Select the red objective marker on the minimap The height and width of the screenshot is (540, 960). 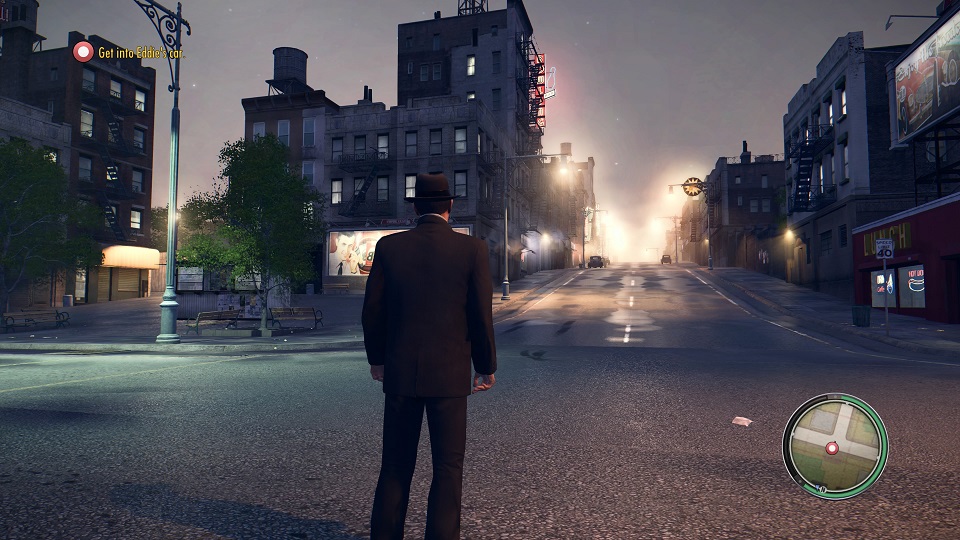pos(831,449)
